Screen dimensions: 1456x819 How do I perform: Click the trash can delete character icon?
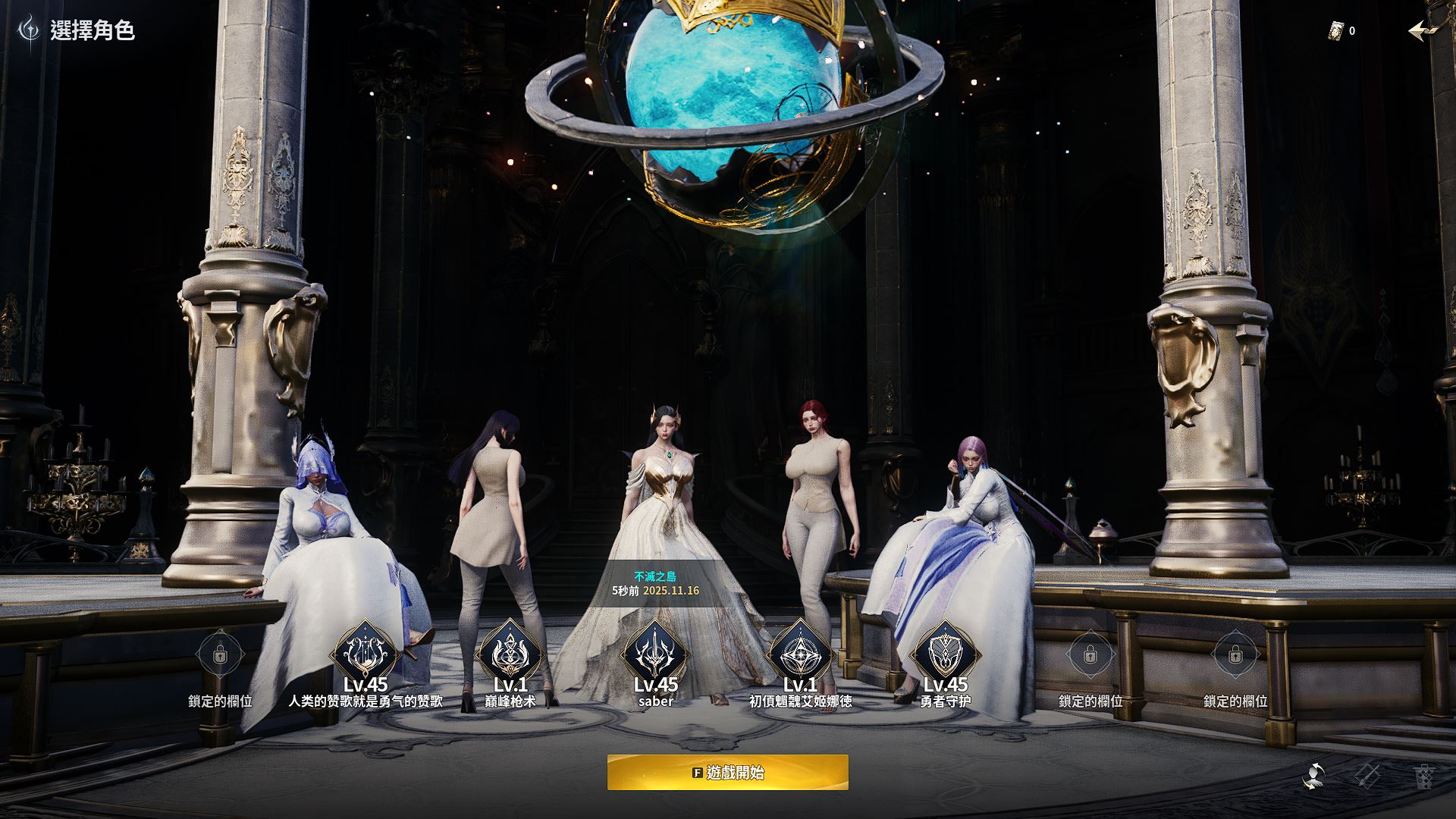pyautogui.click(x=1423, y=777)
